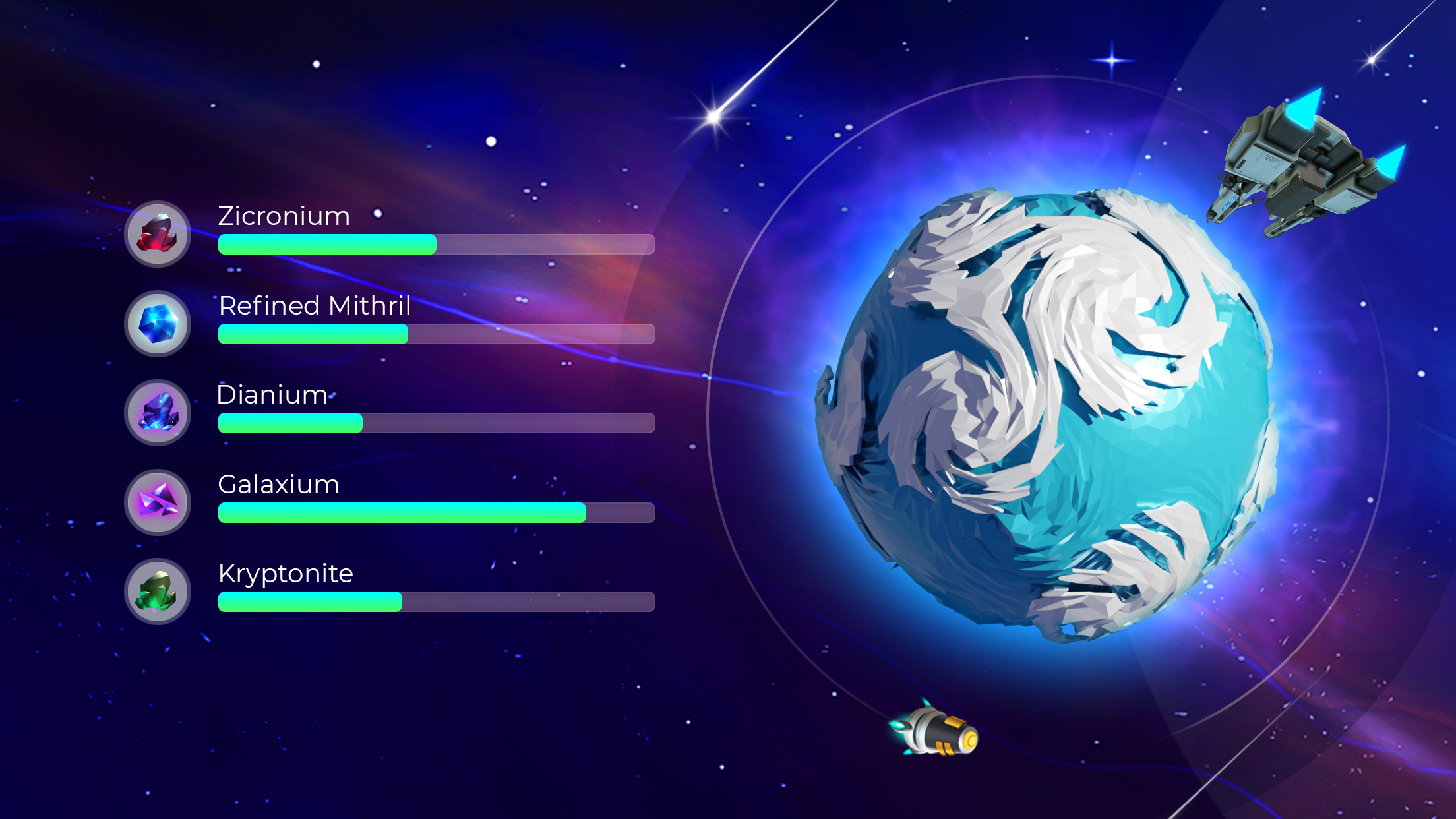Screen dimensions: 1456x819
Task: Click the Refined Mithril label
Action: (x=315, y=306)
